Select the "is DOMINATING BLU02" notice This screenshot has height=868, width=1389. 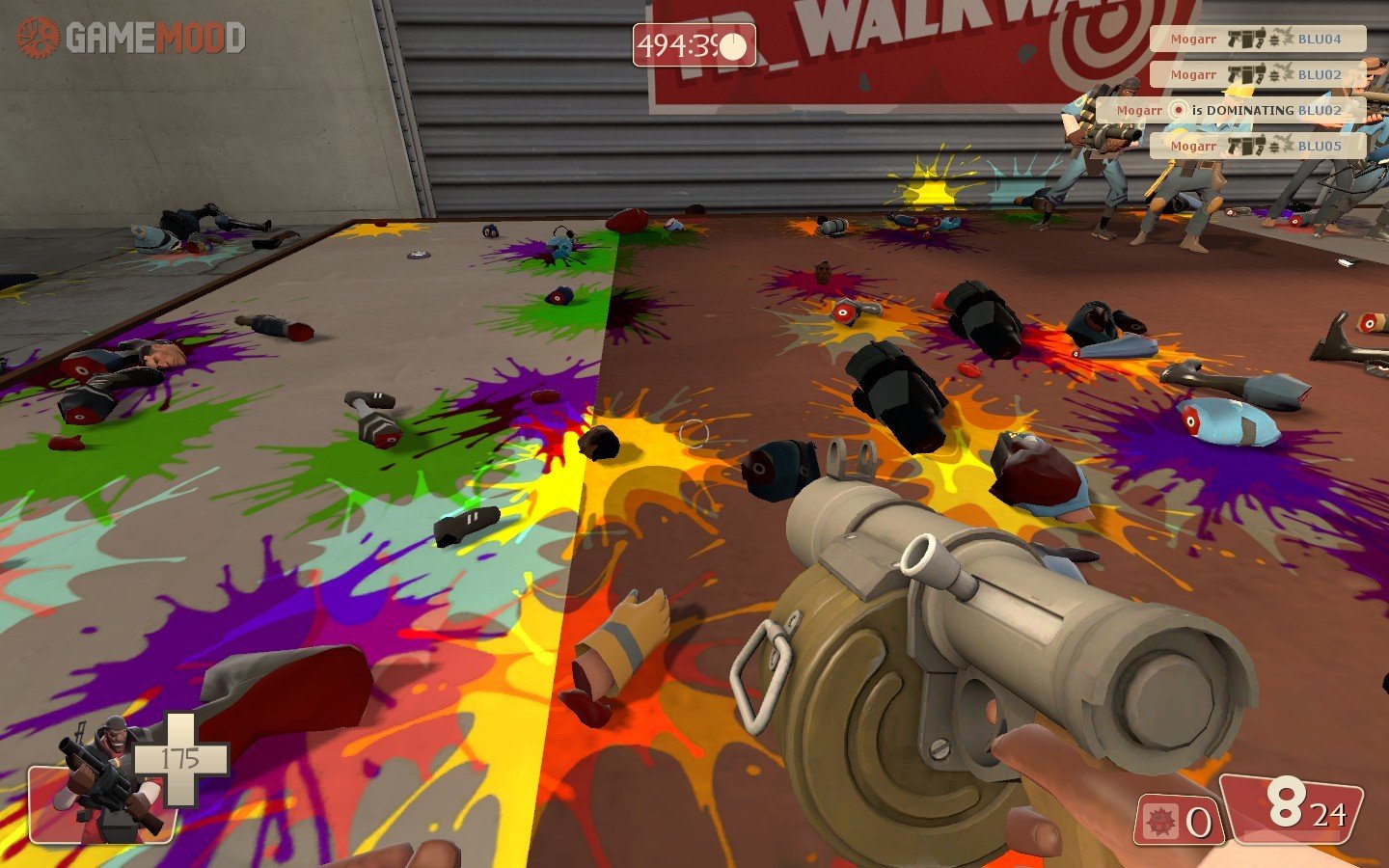click(x=1230, y=111)
